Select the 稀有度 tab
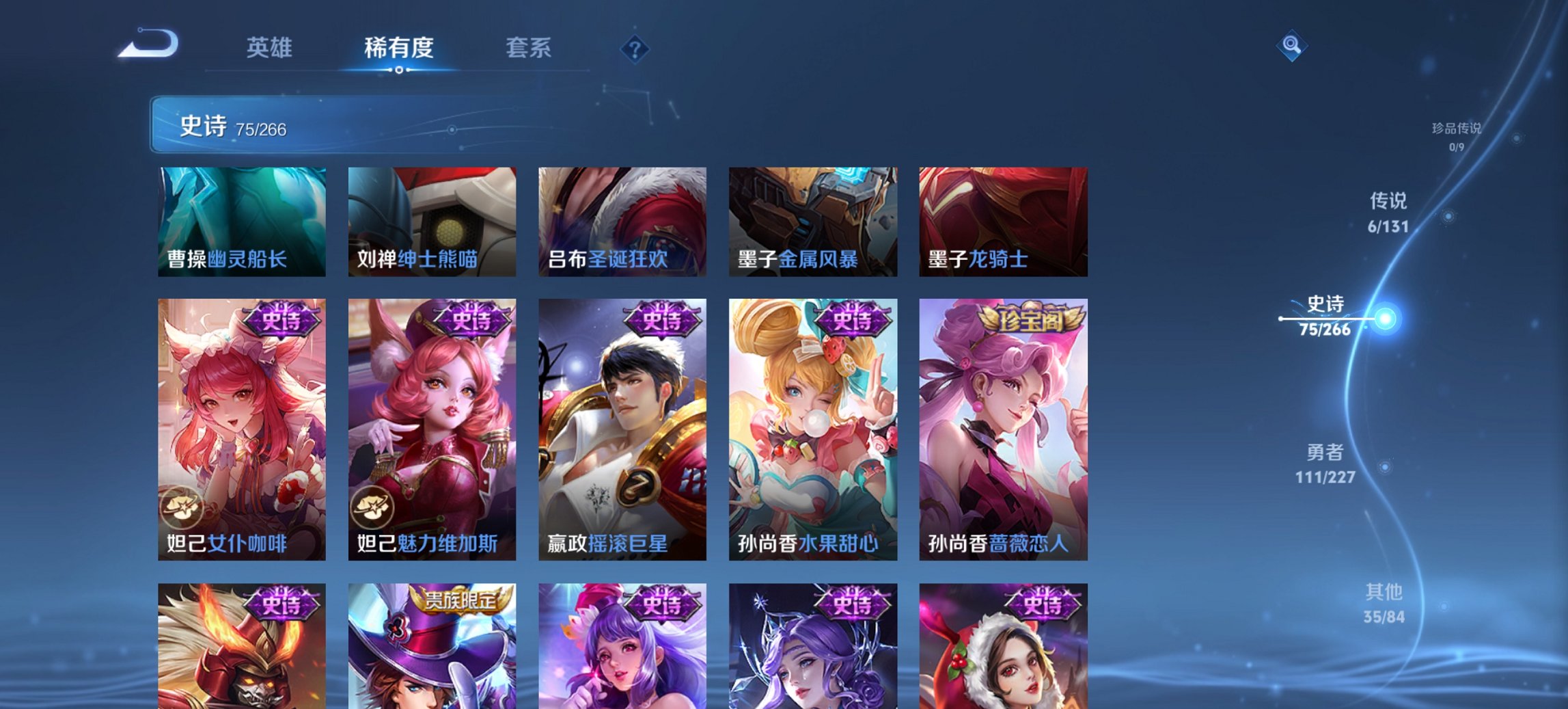The height and width of the screenshot is (709, 1568). pos(398,48)
